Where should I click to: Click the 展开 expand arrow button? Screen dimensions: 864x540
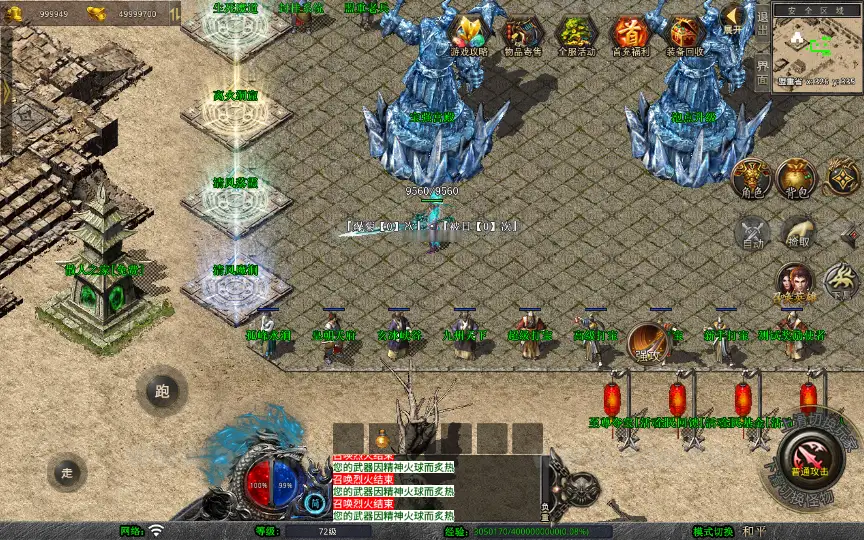click(734, 19)
